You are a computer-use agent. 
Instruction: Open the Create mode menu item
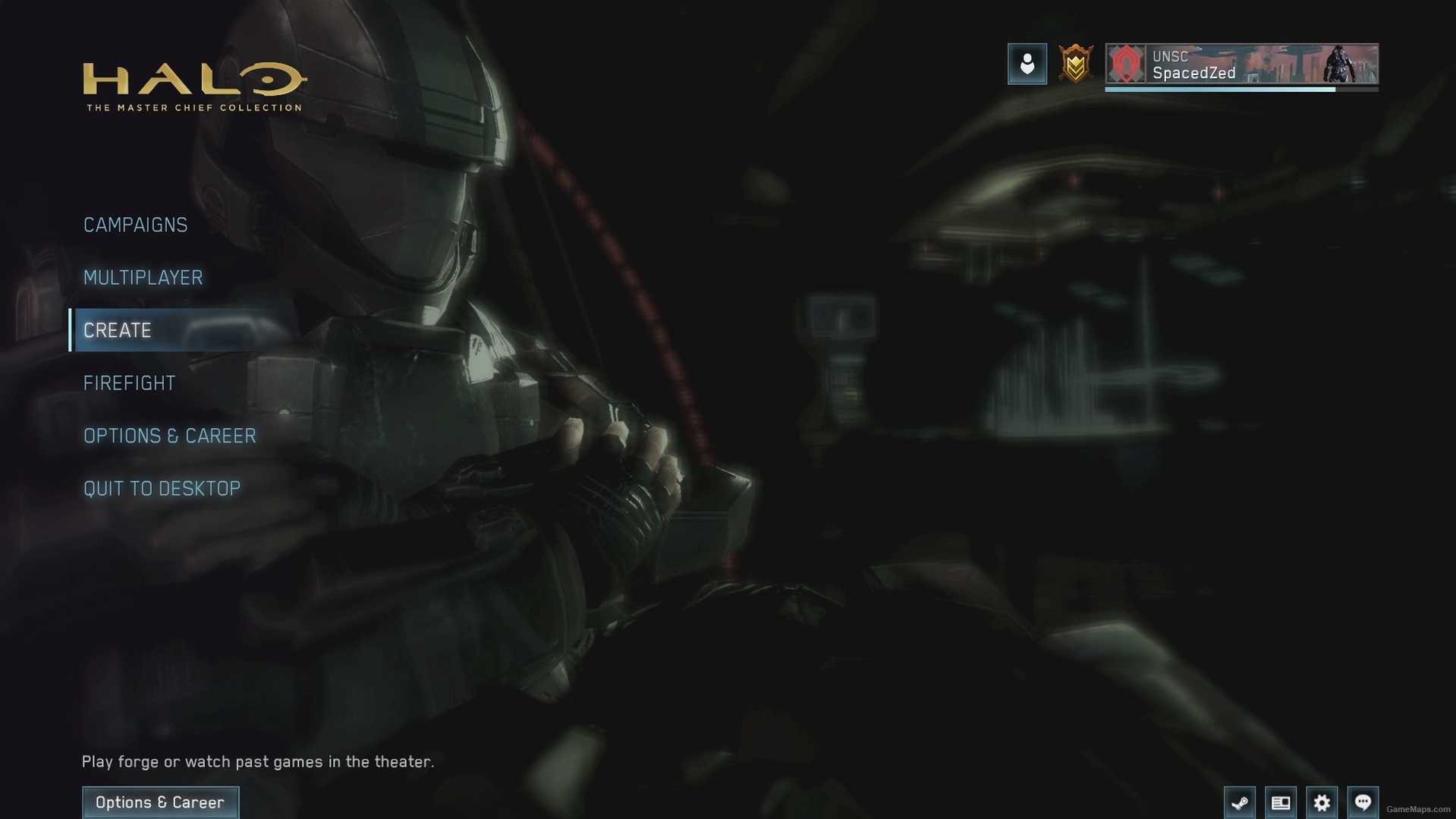point(117,330)
